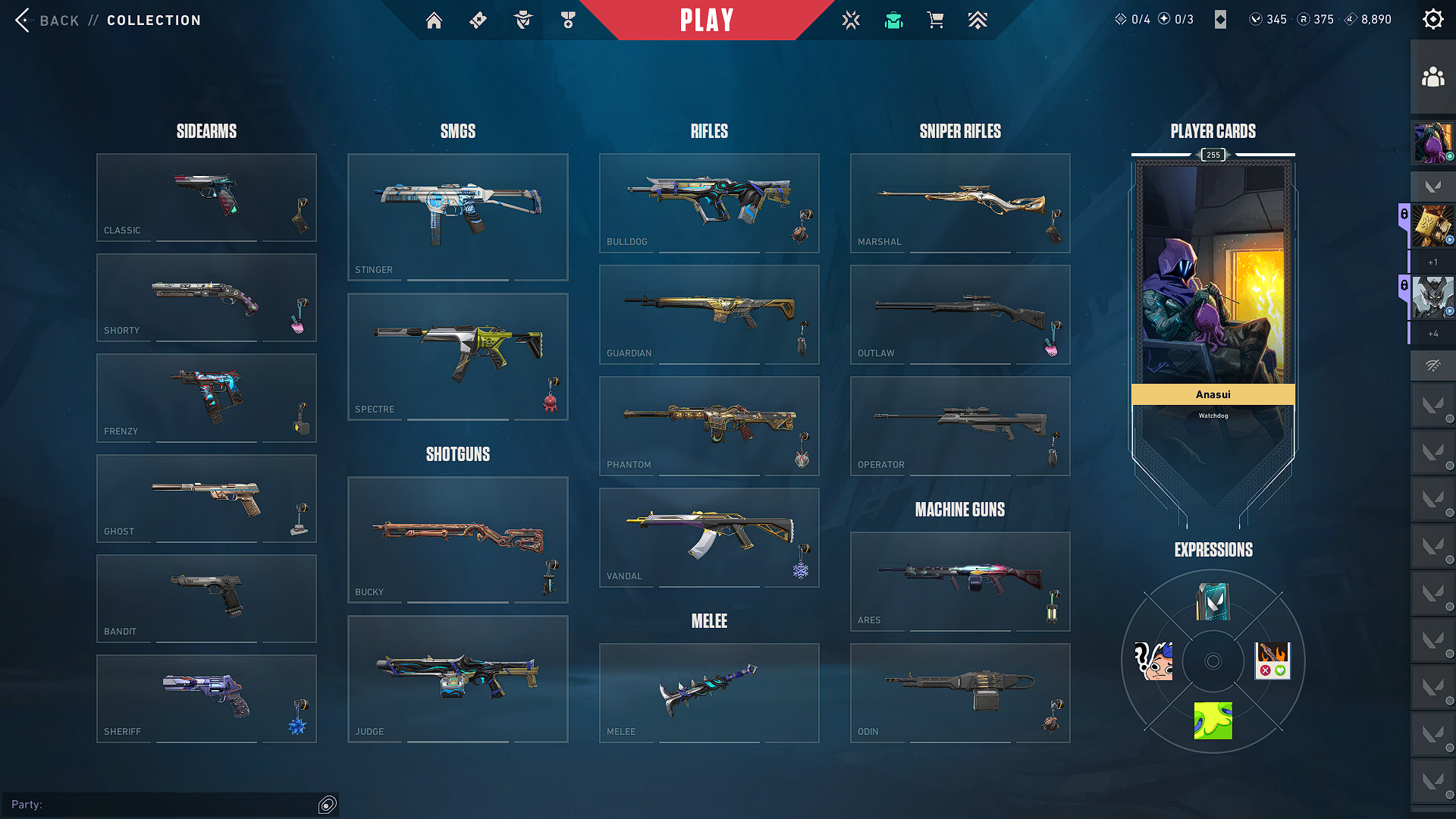Choose the Judge shotgun slot
Image resolution: width=1456 pixels, height=819 pixels.
pyautogui.click(x=457, y=679)
